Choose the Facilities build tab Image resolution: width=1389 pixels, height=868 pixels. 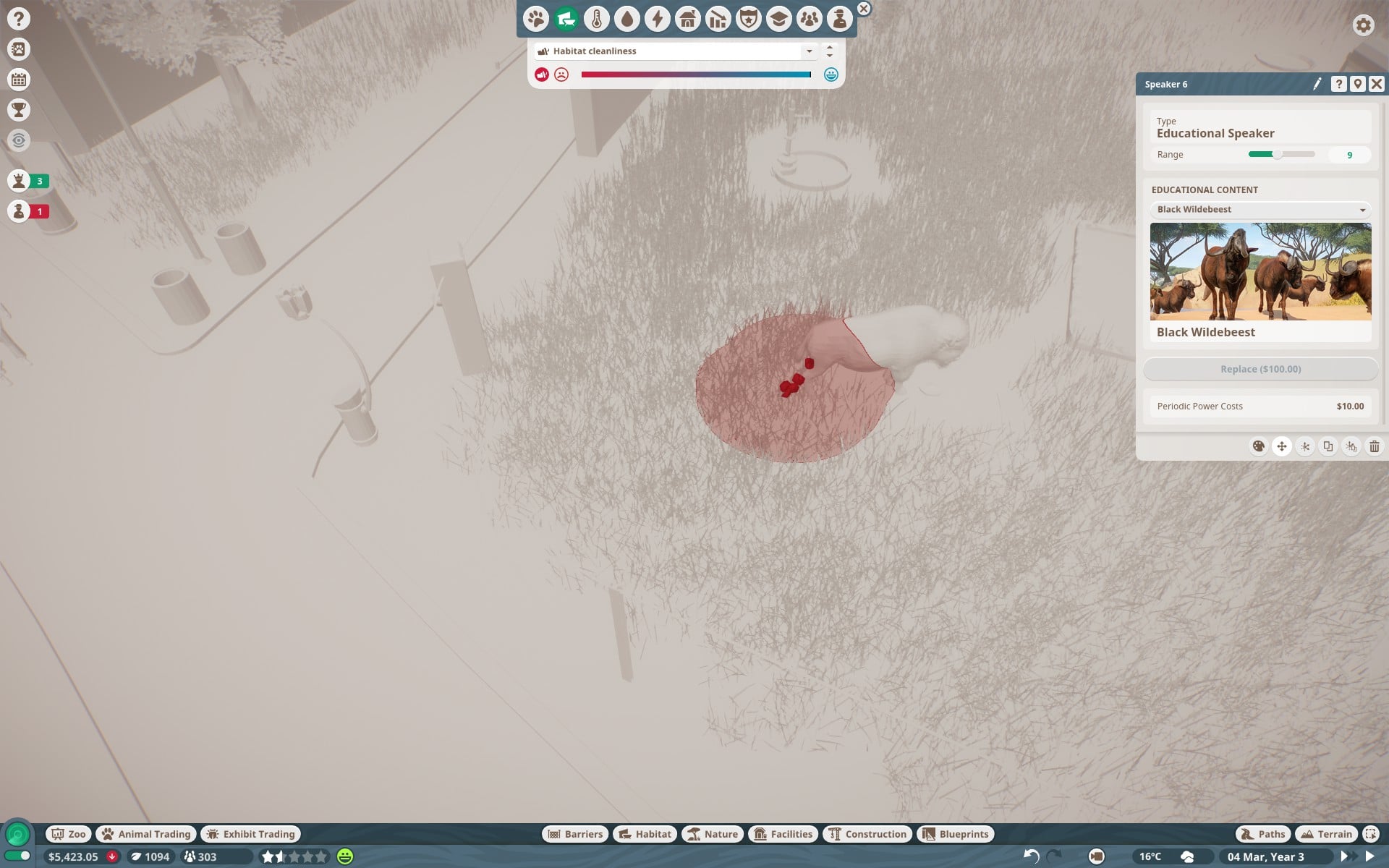click(783, 834)
